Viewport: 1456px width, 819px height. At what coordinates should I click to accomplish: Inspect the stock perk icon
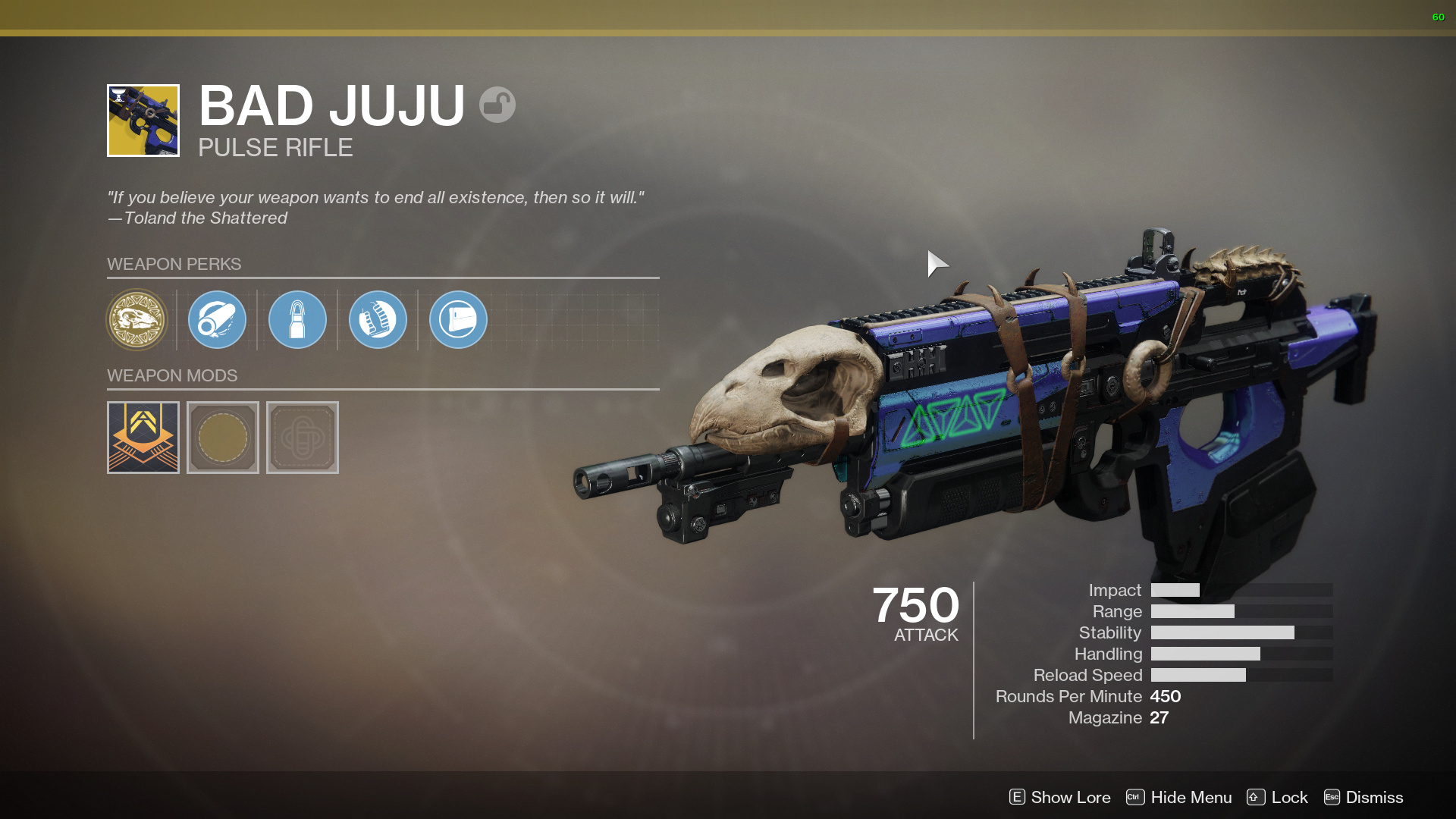pyautogui.click(x=458, y=320)
